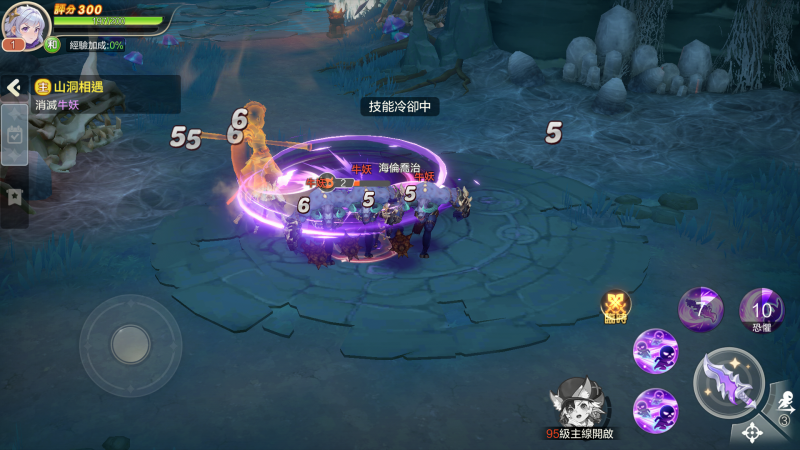The image size is (800, 450).
Task: Cast the upper shadow-clone skill
Action: pyautogui.click(x=656, y=350)
